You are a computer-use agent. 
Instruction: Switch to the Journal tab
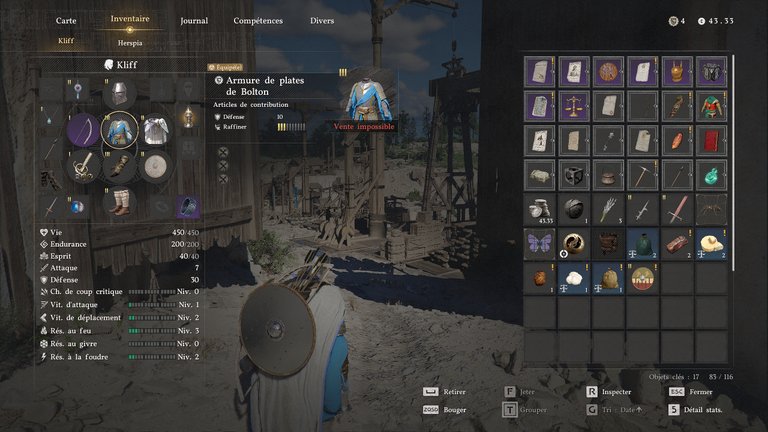click(194, 20)
